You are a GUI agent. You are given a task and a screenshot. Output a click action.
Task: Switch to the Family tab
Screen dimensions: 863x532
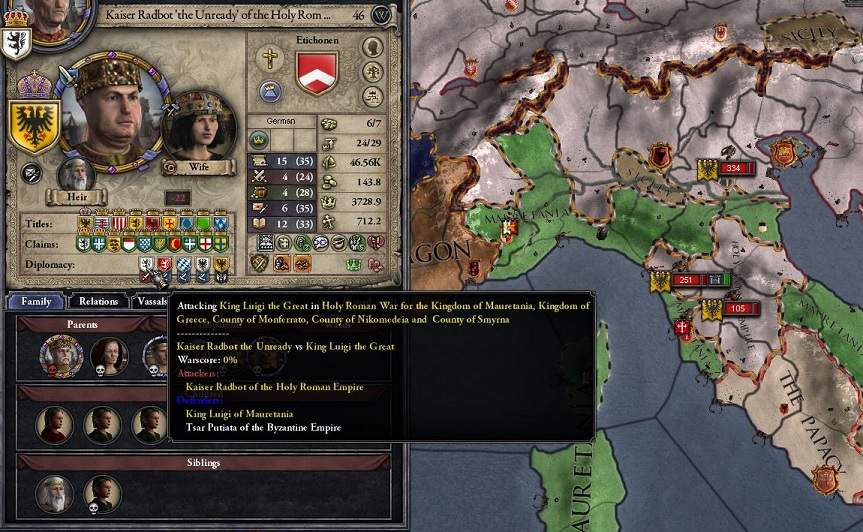(x=37, y=301)
